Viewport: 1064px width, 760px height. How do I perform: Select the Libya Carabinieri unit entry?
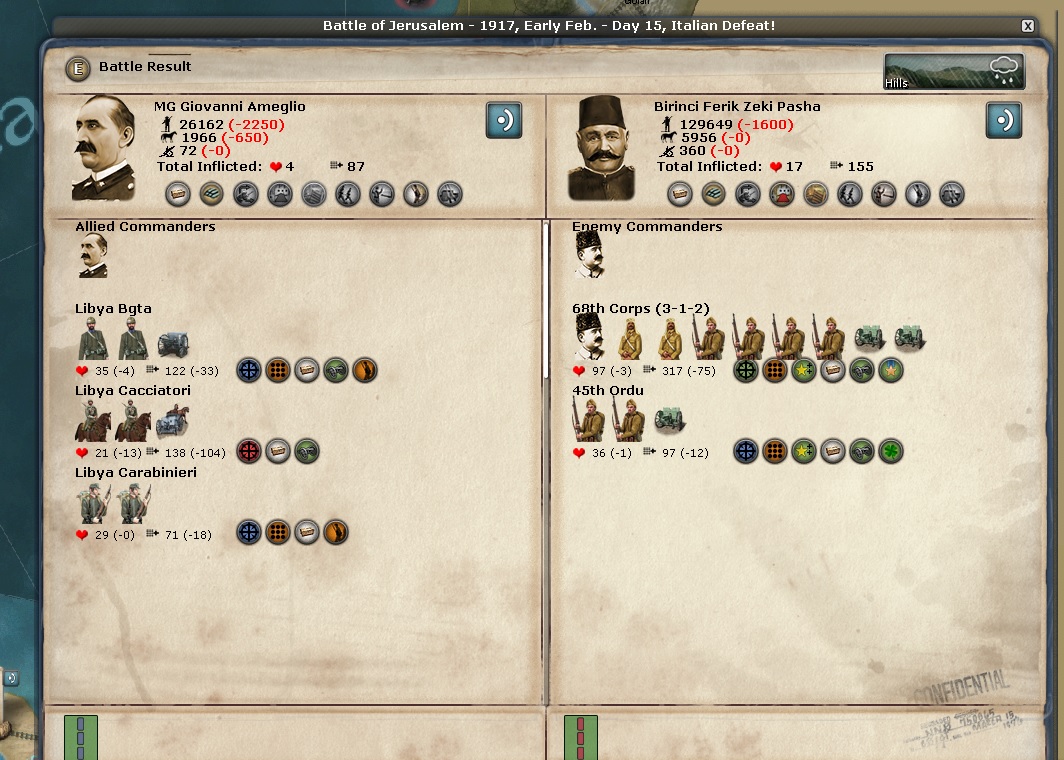(x=135, y=473)
